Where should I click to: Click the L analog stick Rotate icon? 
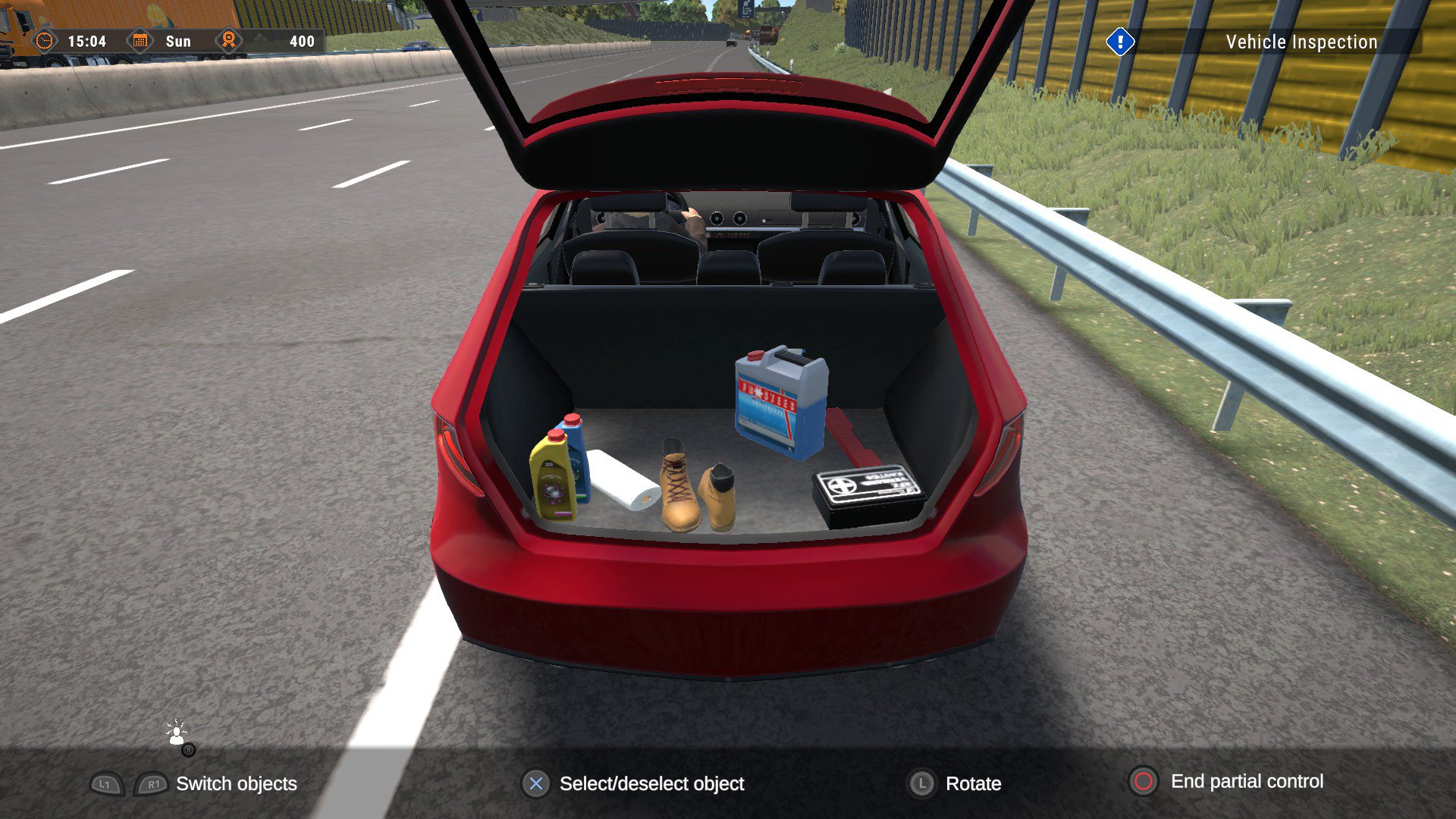(921, 784)
